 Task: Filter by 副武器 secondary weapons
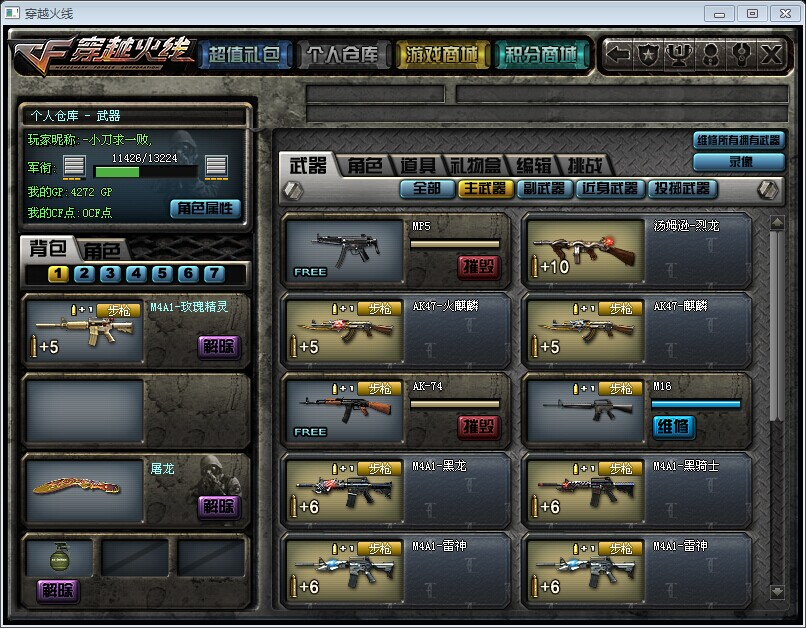(545, 188)
